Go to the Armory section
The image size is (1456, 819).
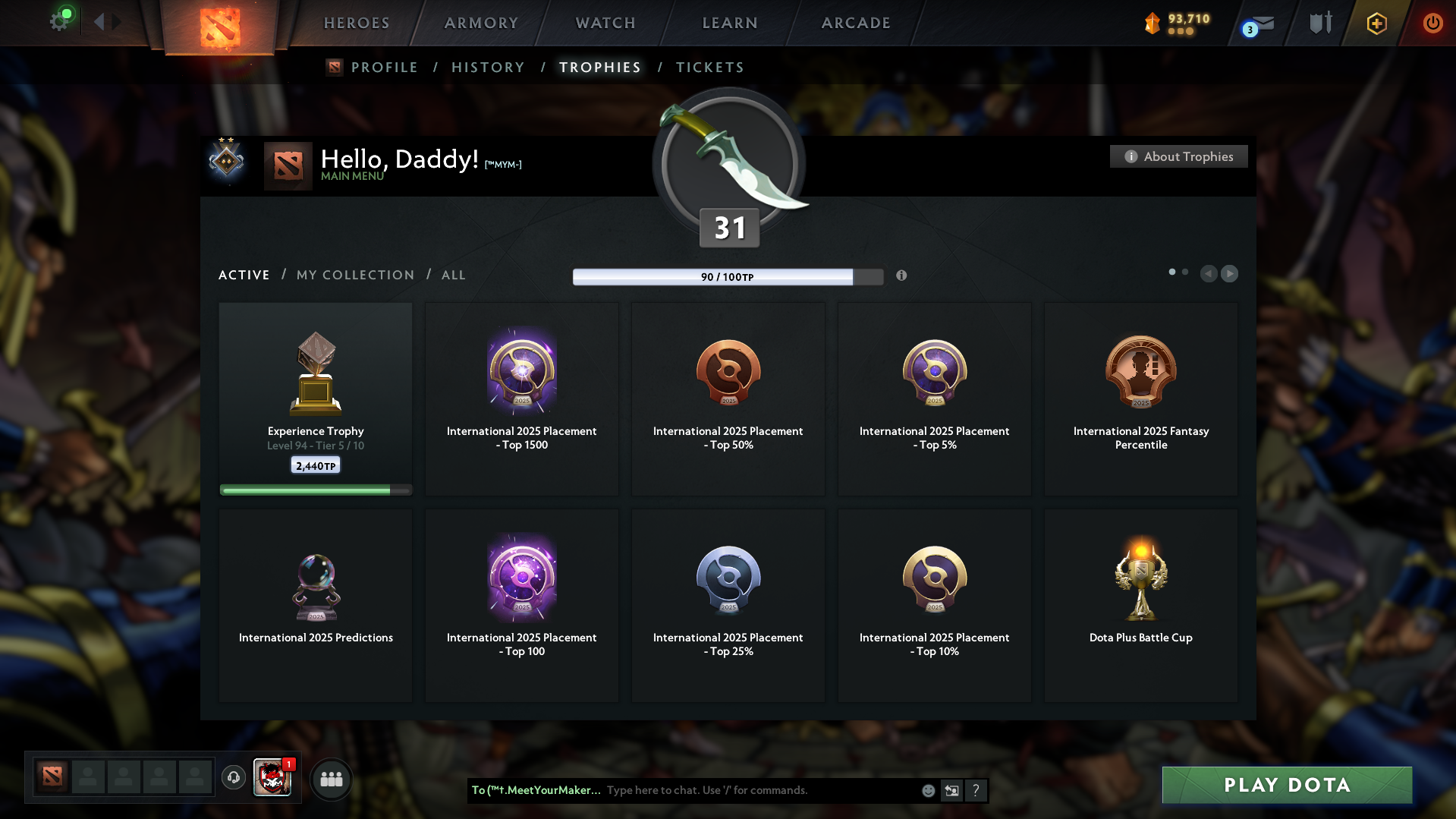(x=481, y=23)
